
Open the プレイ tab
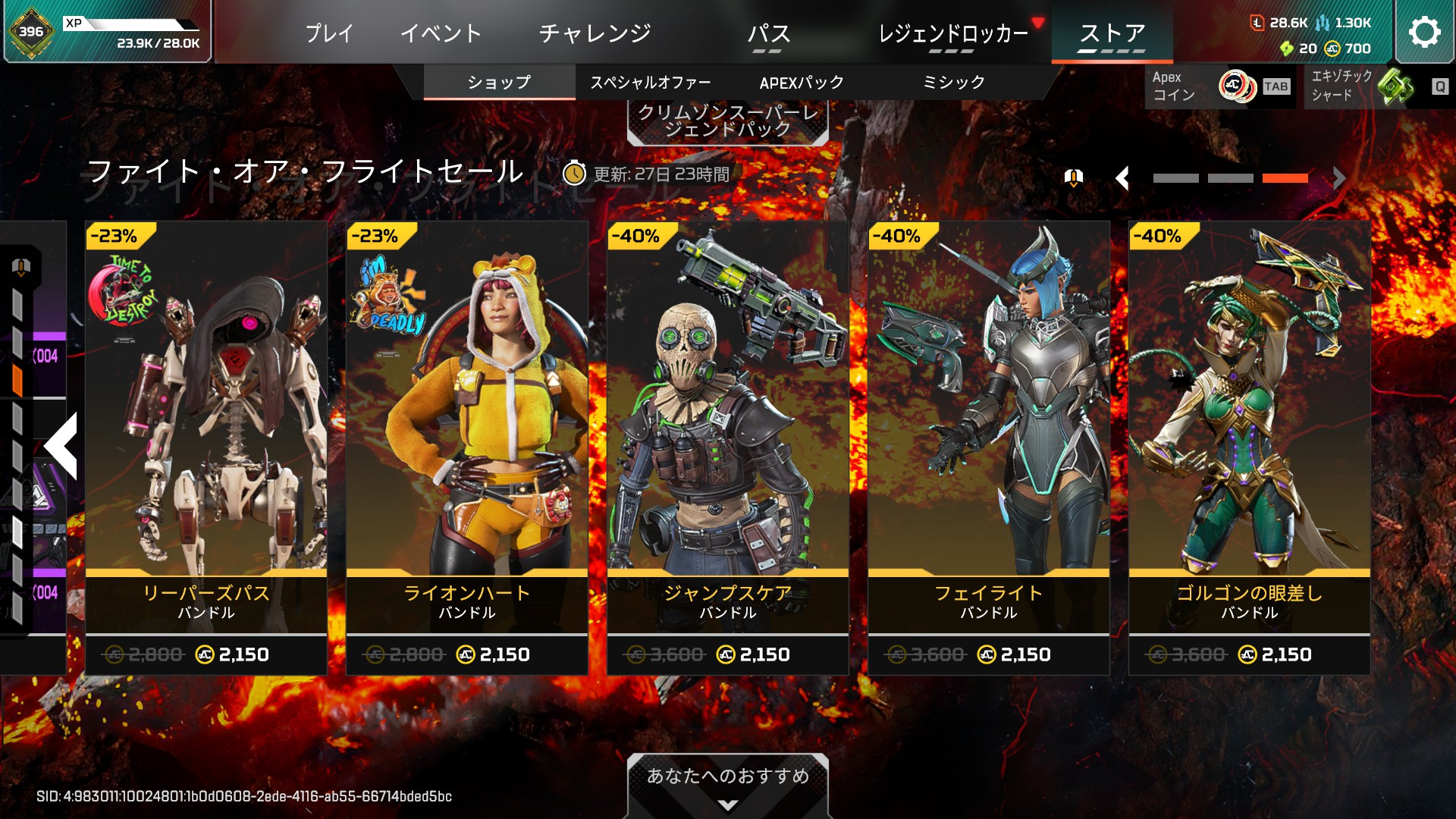point(329,33)
